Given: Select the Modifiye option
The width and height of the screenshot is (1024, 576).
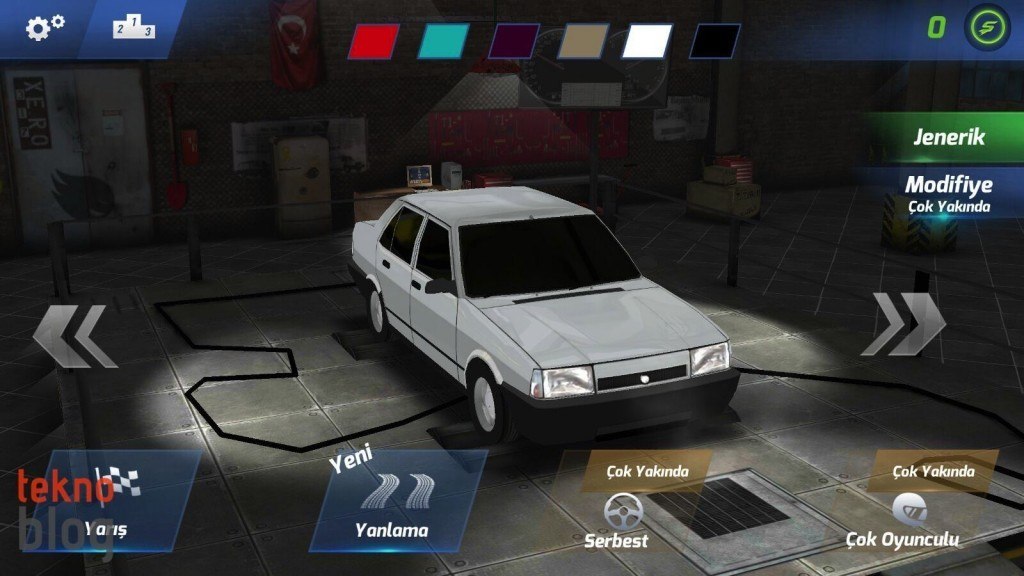Looking at the screenshot, I should 947,192.
